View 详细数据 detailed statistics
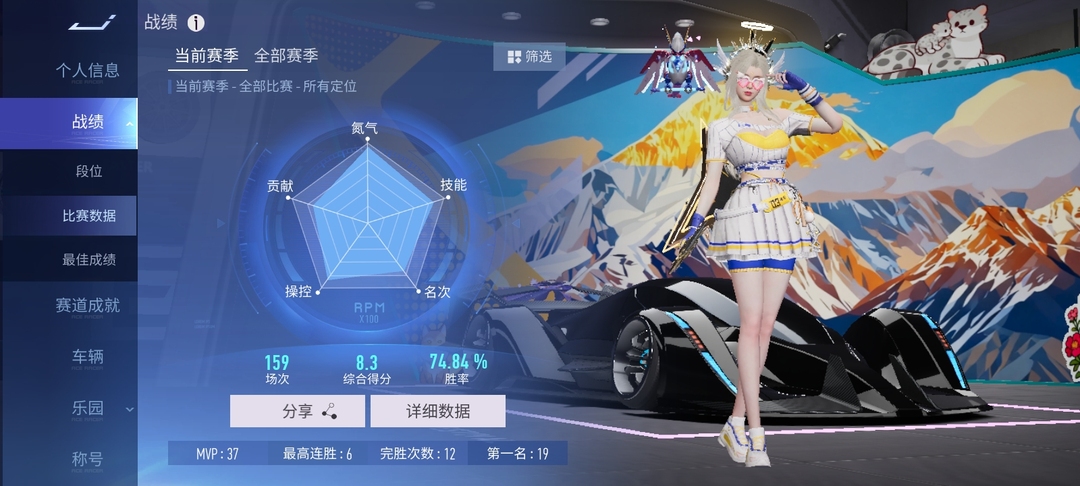Viewport: 1080px width, 486px height. [438, 411]
